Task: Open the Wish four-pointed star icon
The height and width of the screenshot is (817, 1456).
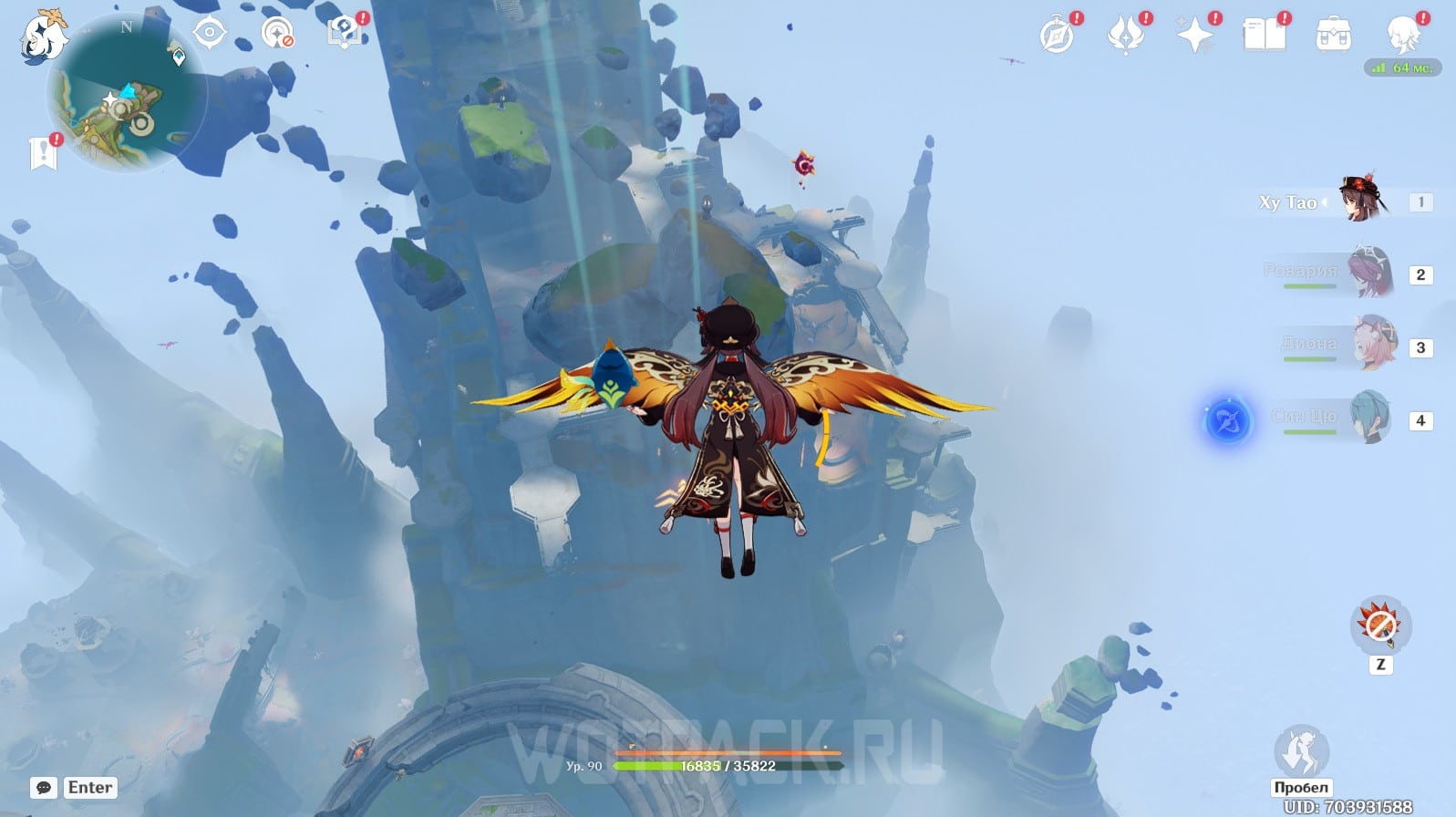Action: tap(1194, 36)
